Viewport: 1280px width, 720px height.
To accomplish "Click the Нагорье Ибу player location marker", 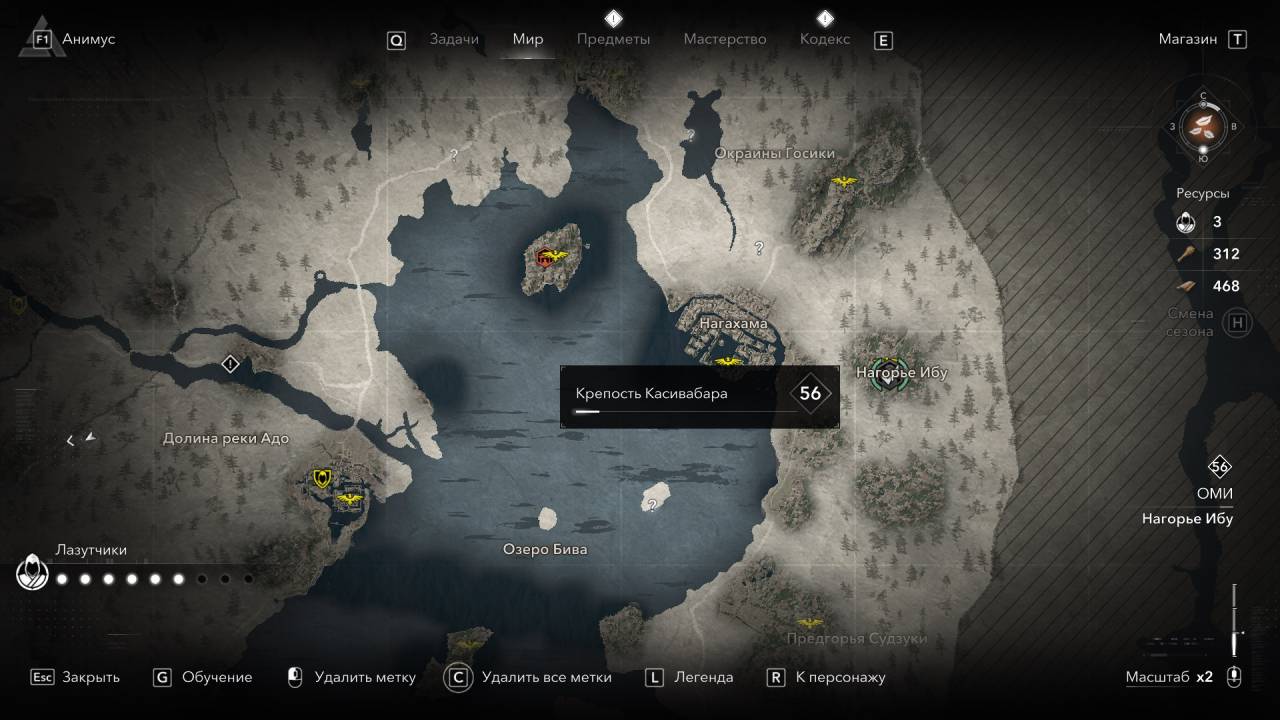I will click(887, 374).
